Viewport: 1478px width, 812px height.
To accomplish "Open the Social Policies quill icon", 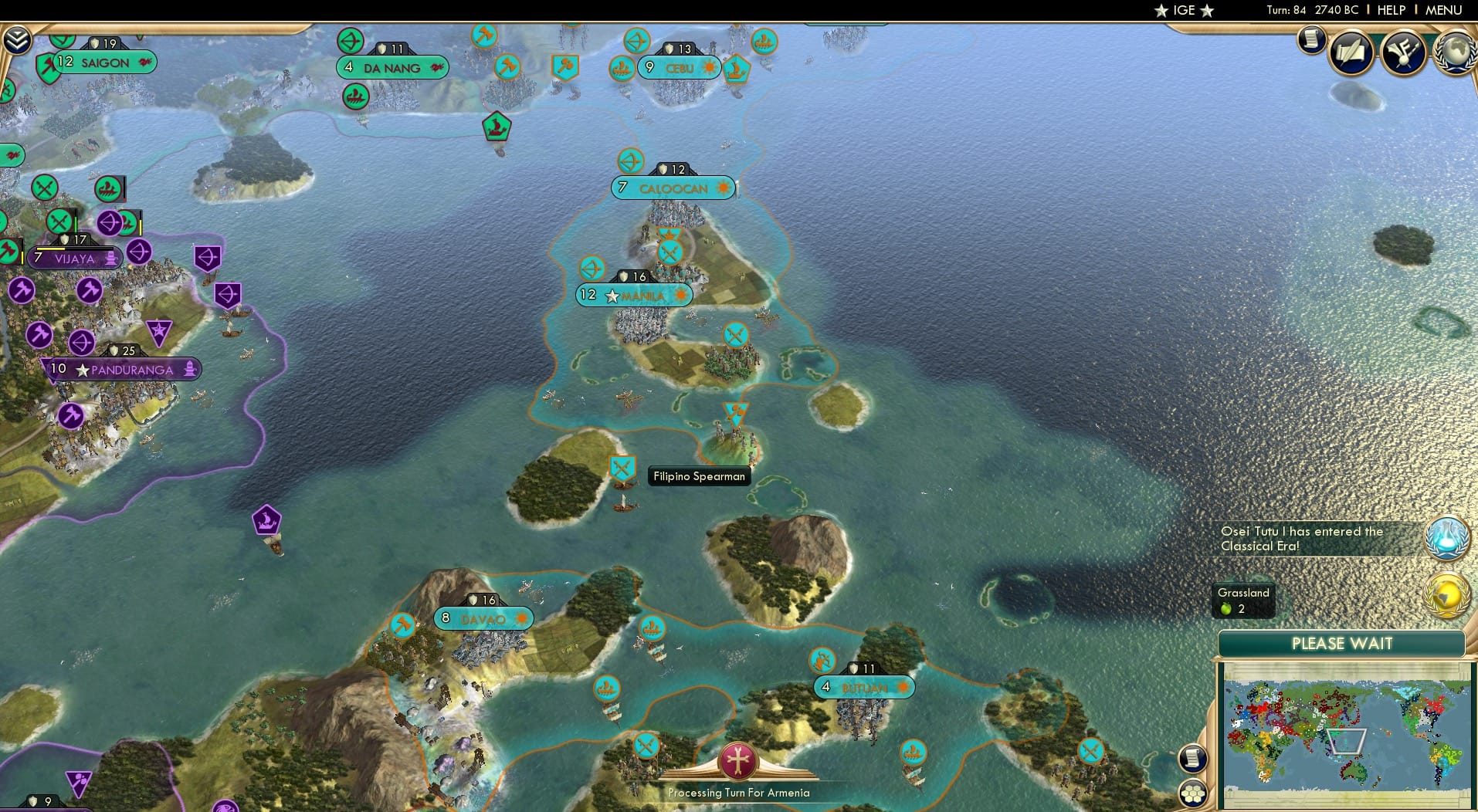I will [1351, 52].
